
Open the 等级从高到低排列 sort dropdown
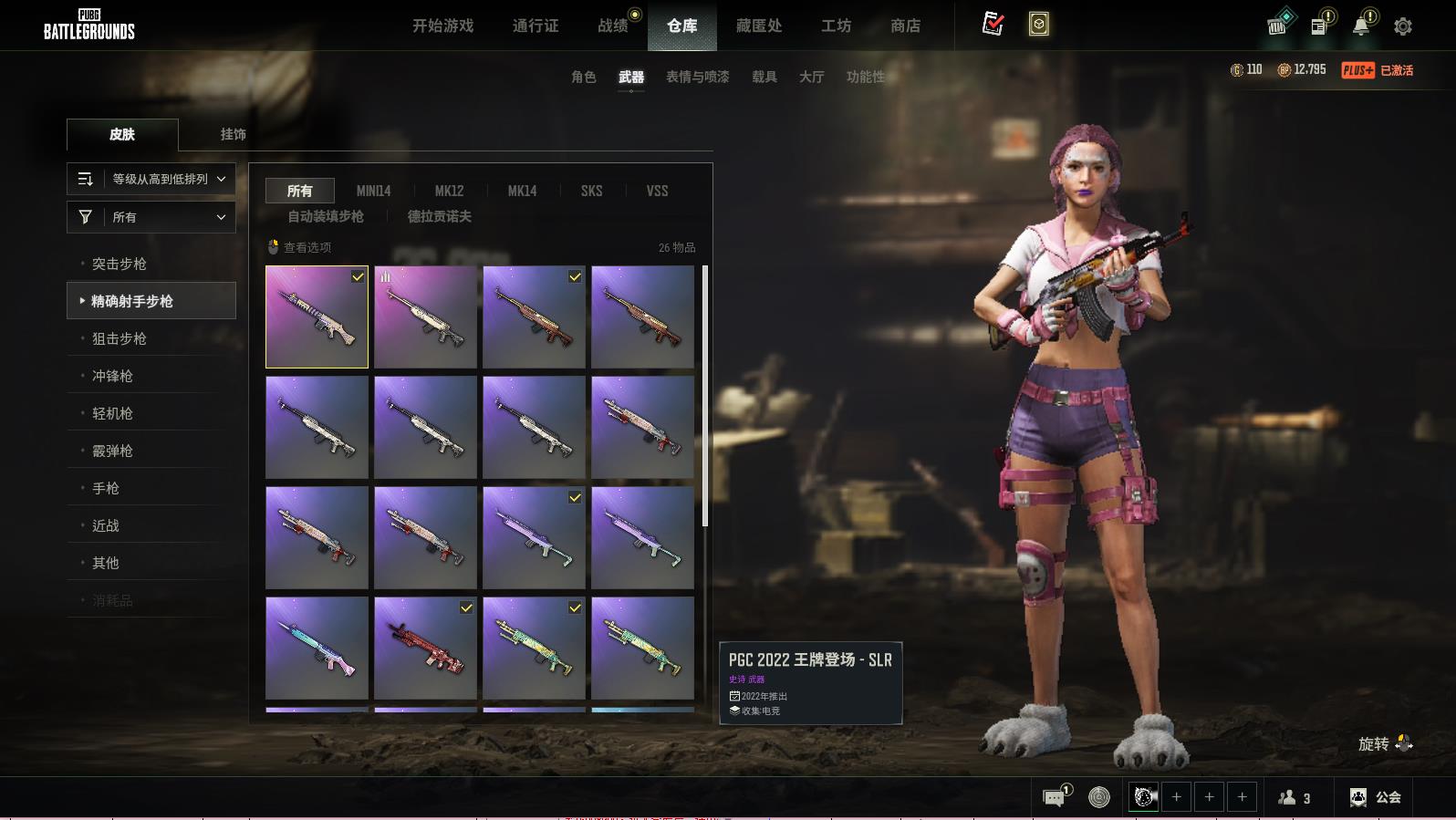point(151,179)
